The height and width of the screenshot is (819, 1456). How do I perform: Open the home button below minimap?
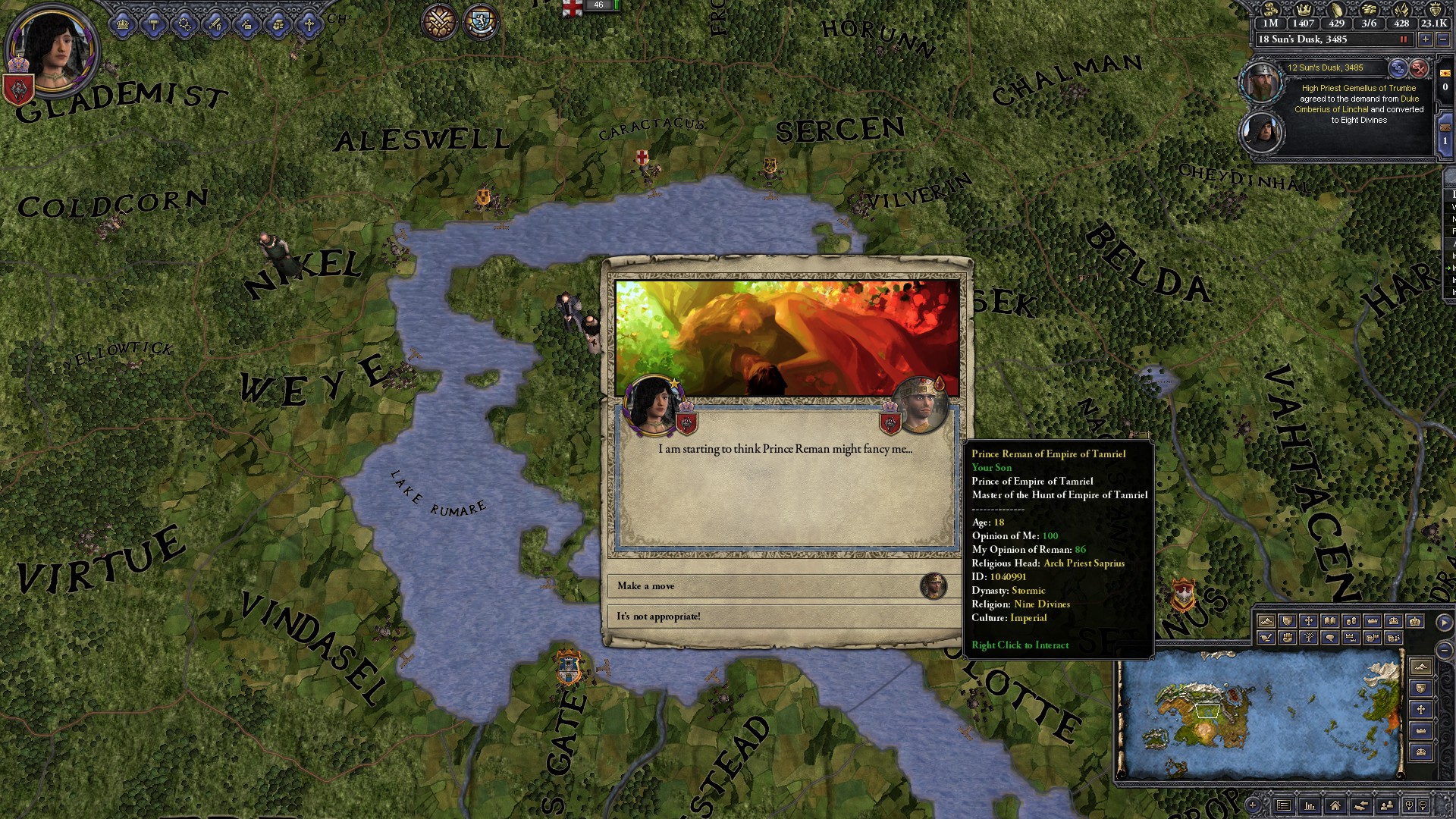pyautogui.click(x=1335, y=805)
